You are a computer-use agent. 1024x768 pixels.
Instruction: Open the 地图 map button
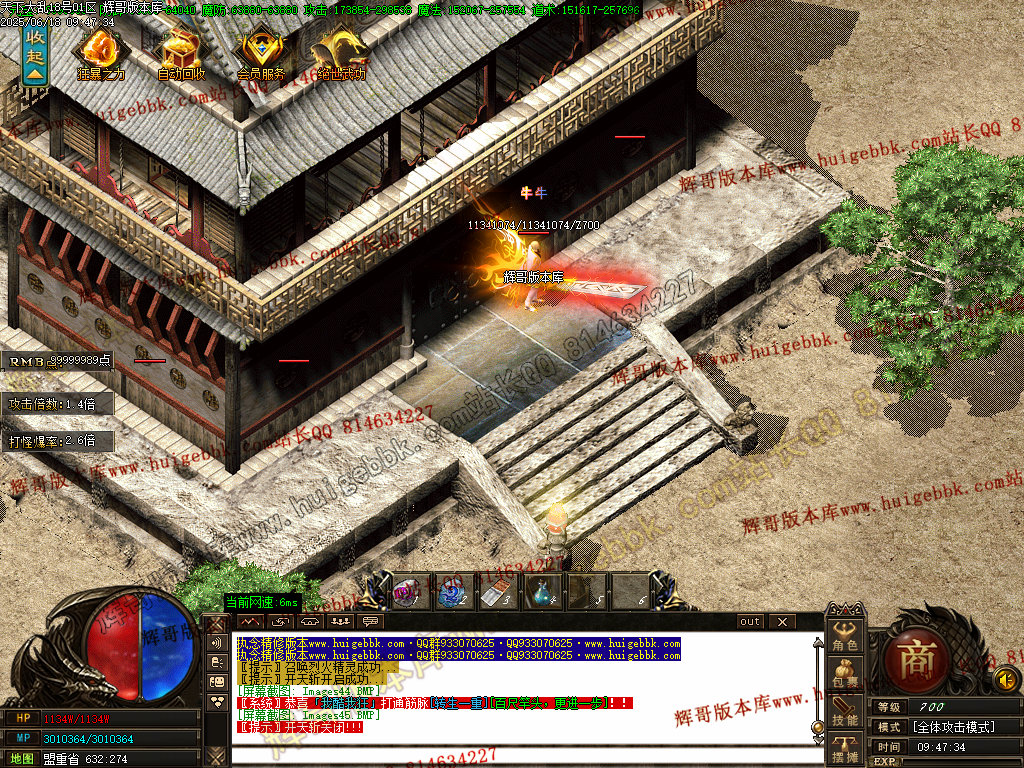tap(20, 759)
